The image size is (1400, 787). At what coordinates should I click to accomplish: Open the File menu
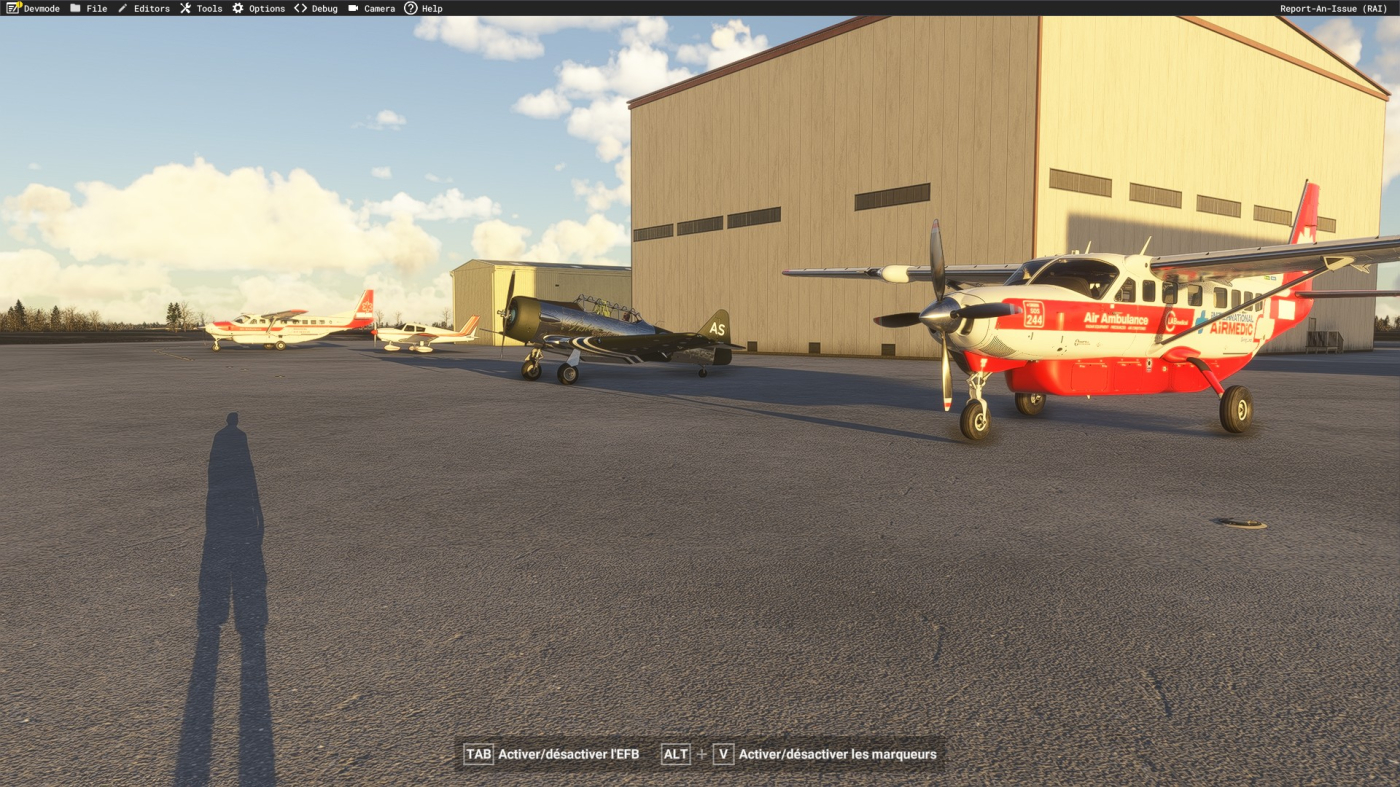89,8
